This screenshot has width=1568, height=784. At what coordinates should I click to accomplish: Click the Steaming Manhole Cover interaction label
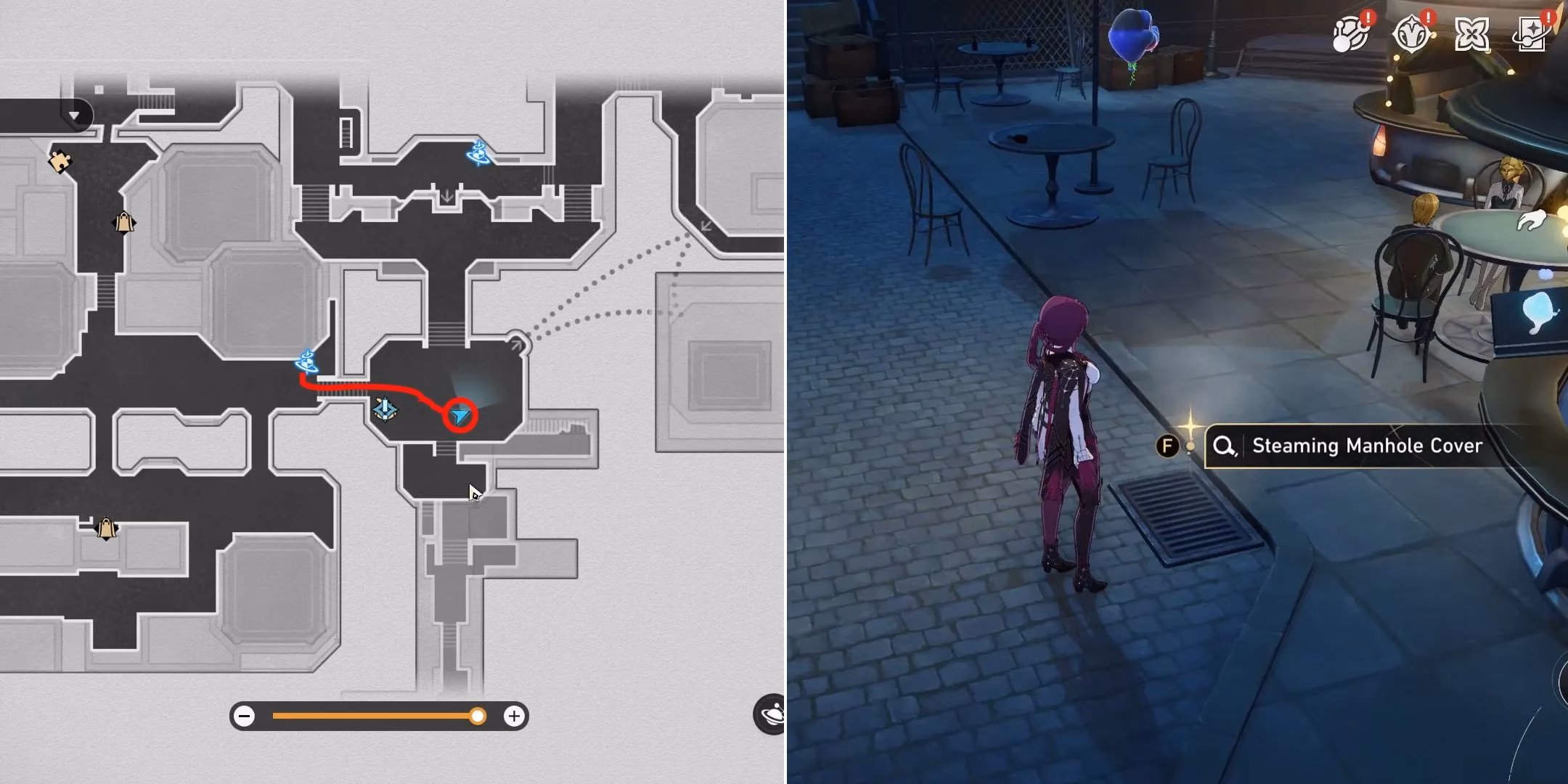coord(1352,446)
